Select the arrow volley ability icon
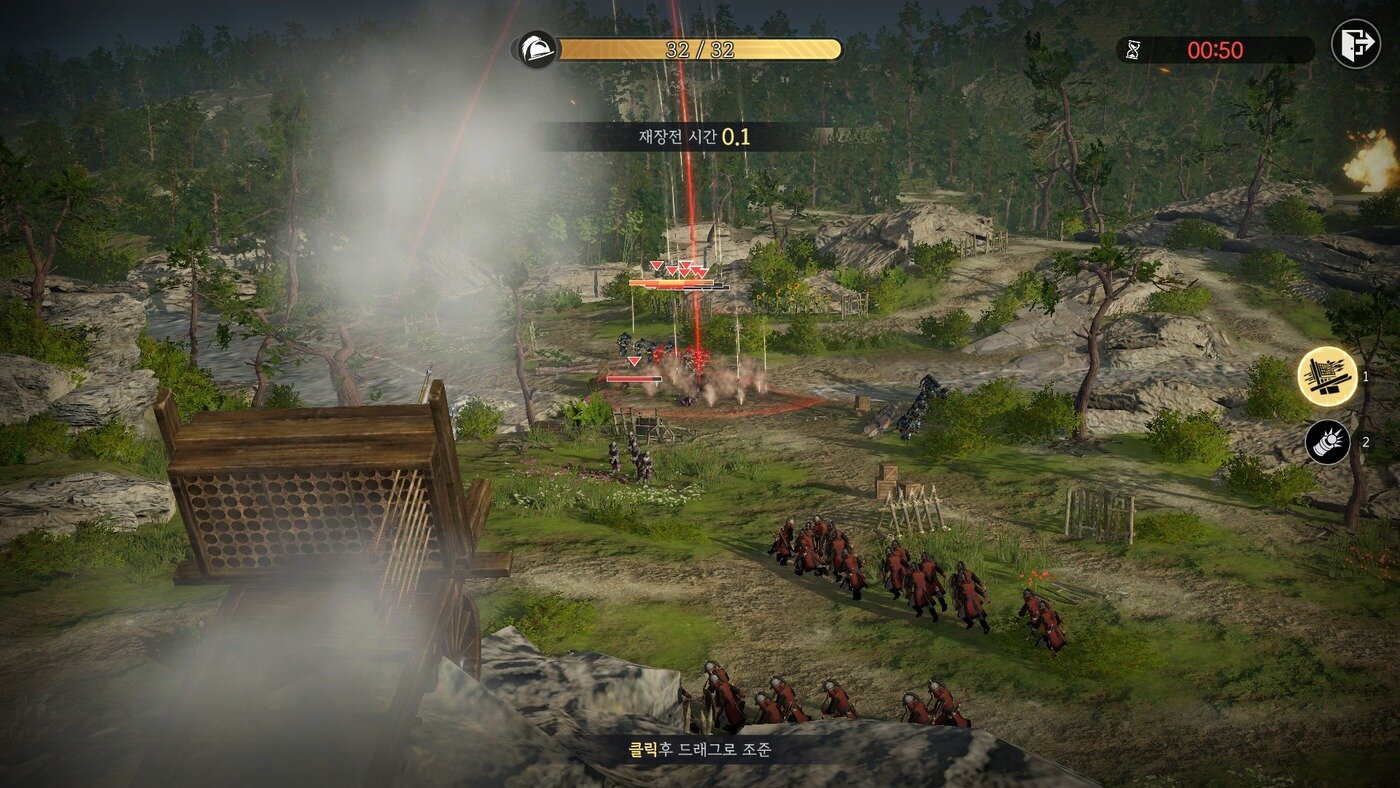The image size is (1400, 788). pos(1327,377)
